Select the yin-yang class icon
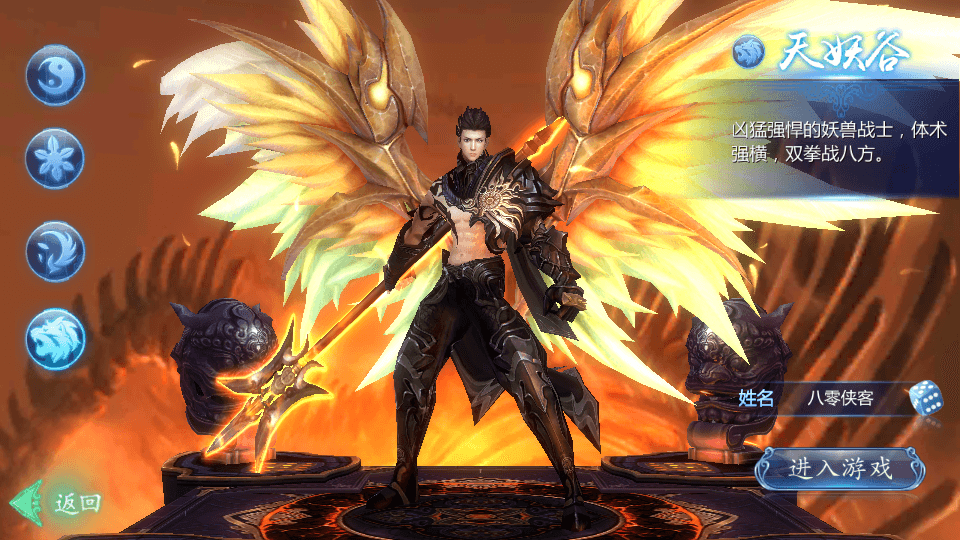The image size is (960, 540). pos(55,75)
